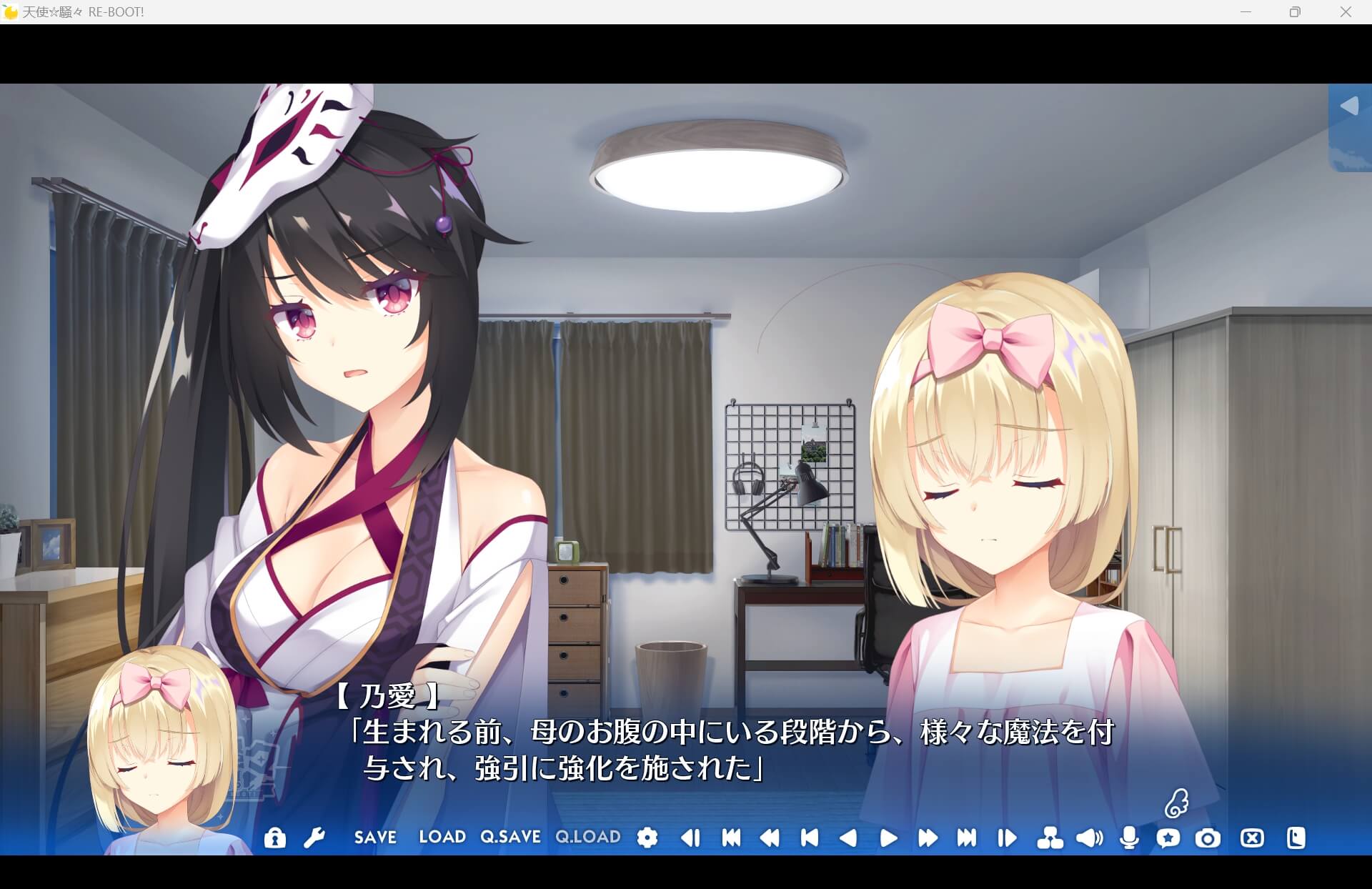Mute audio with the speaker icon
Screen dimensions: 1372x889
pyautogui.click(x=1088, y=838)
